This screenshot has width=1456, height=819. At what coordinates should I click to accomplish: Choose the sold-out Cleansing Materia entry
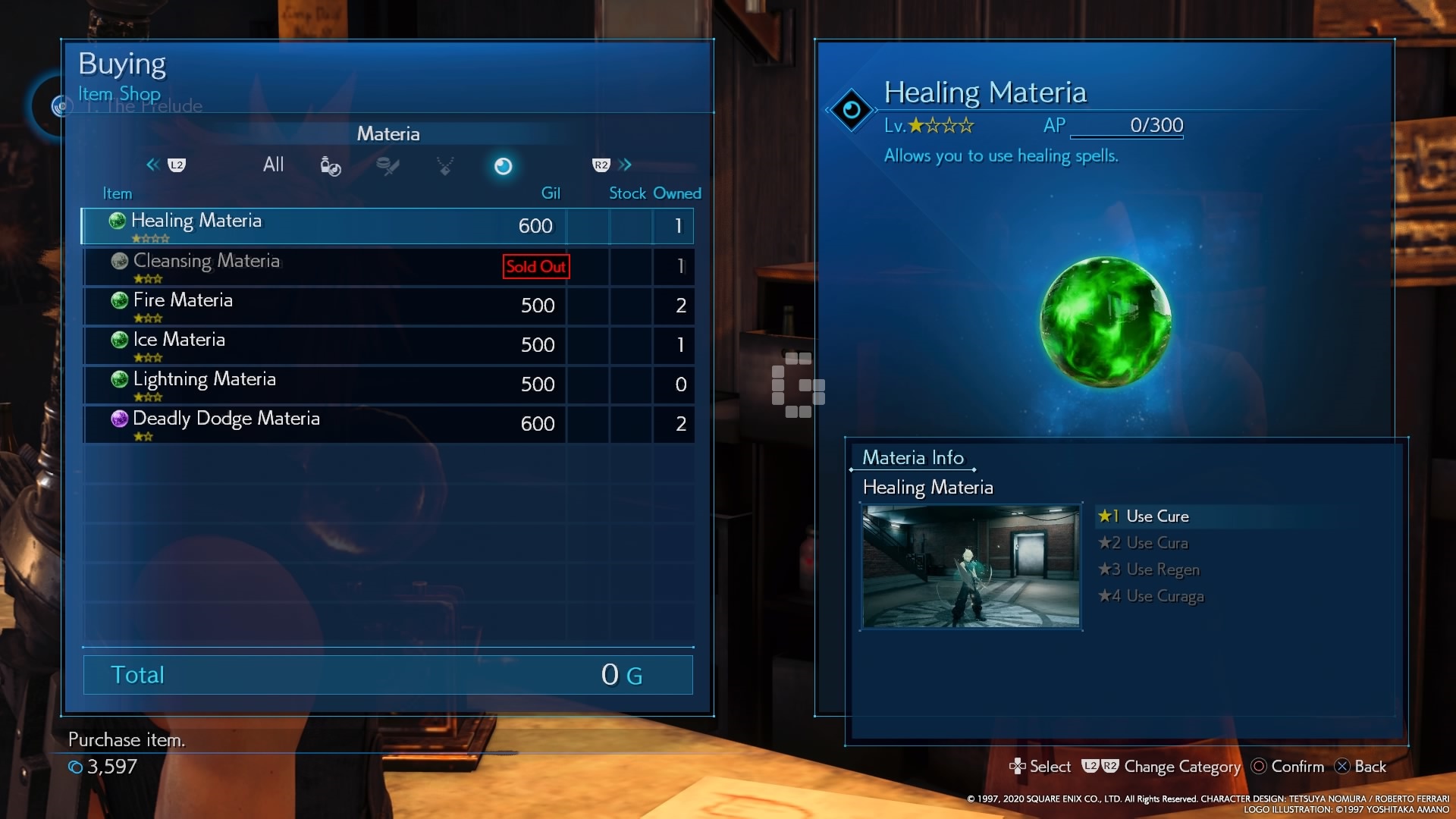click(x=387, y=266)
